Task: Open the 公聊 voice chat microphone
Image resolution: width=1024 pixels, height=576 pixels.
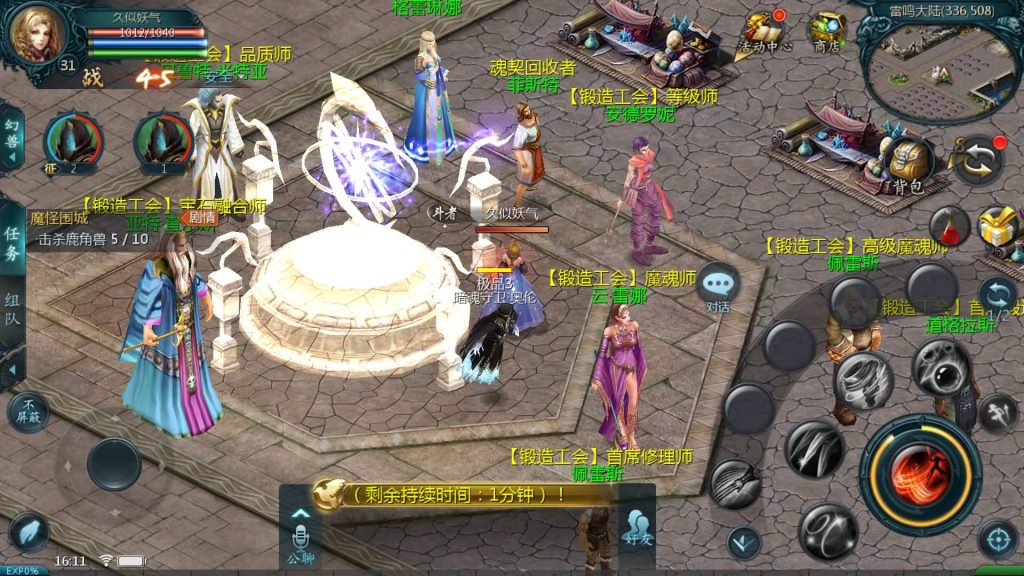Action: 300,530
